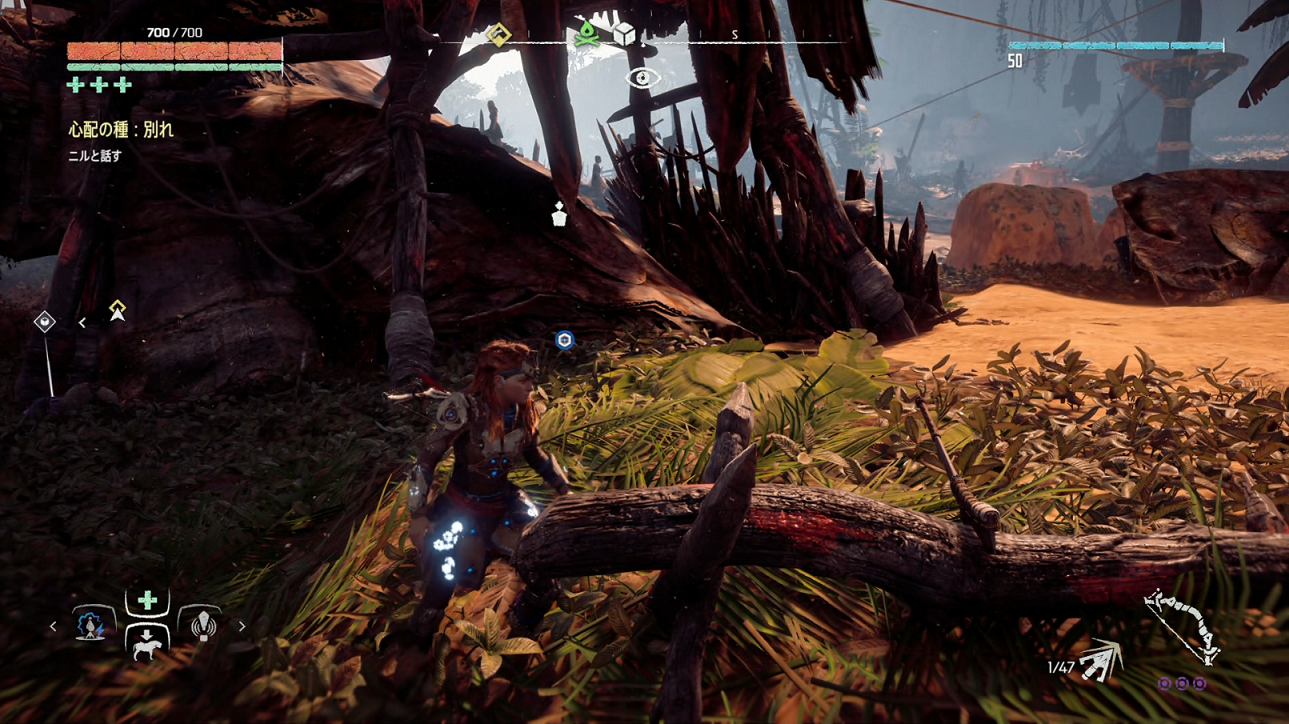Toggle the stealth visibility eye indicator

tap(642, 78)
